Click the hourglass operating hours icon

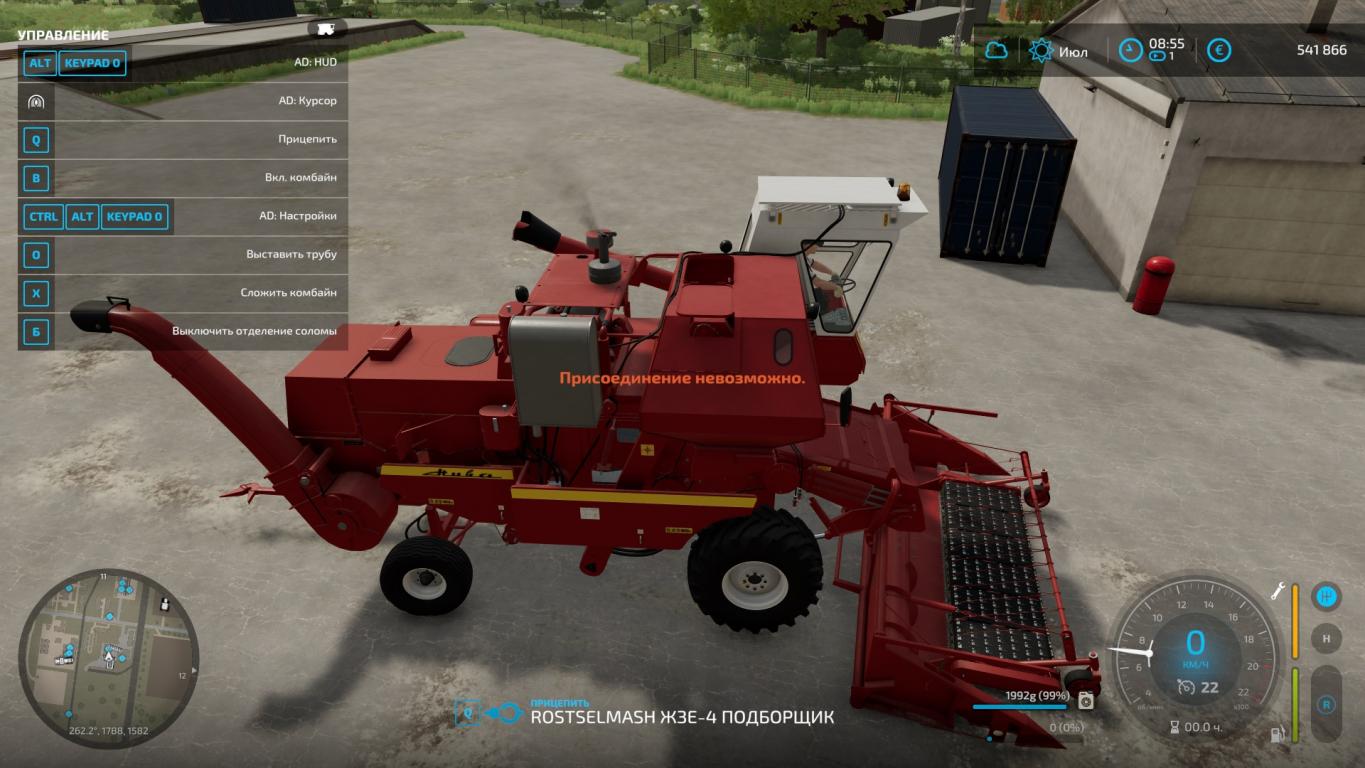[x=1175, y=727]
